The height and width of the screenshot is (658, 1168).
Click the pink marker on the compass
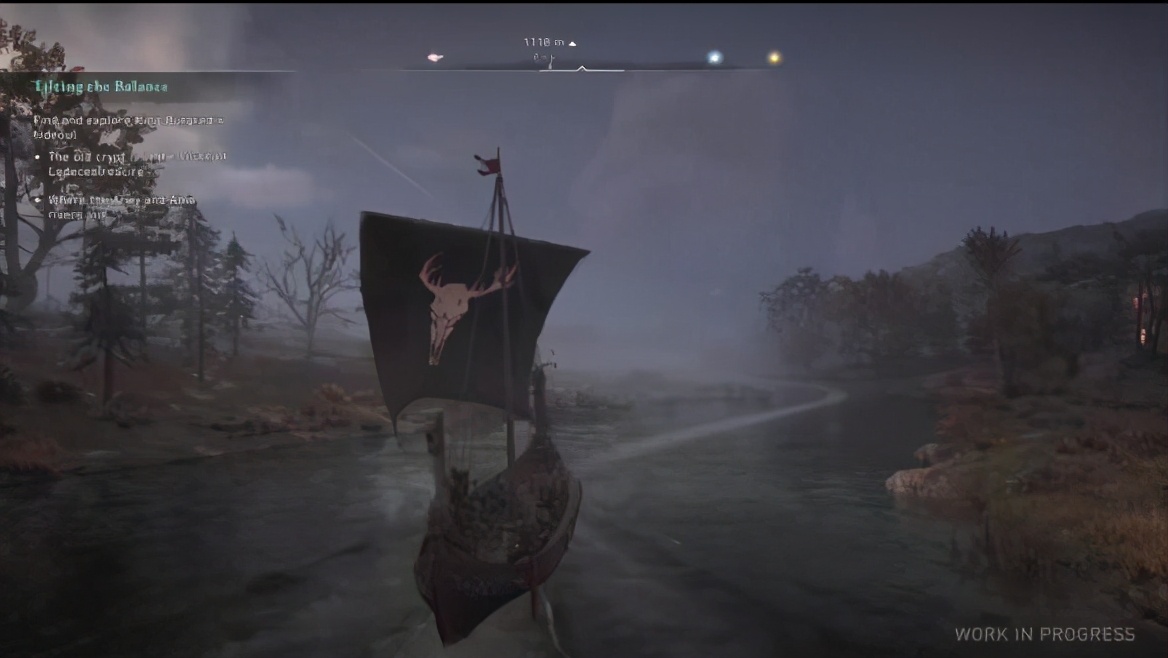435,58
